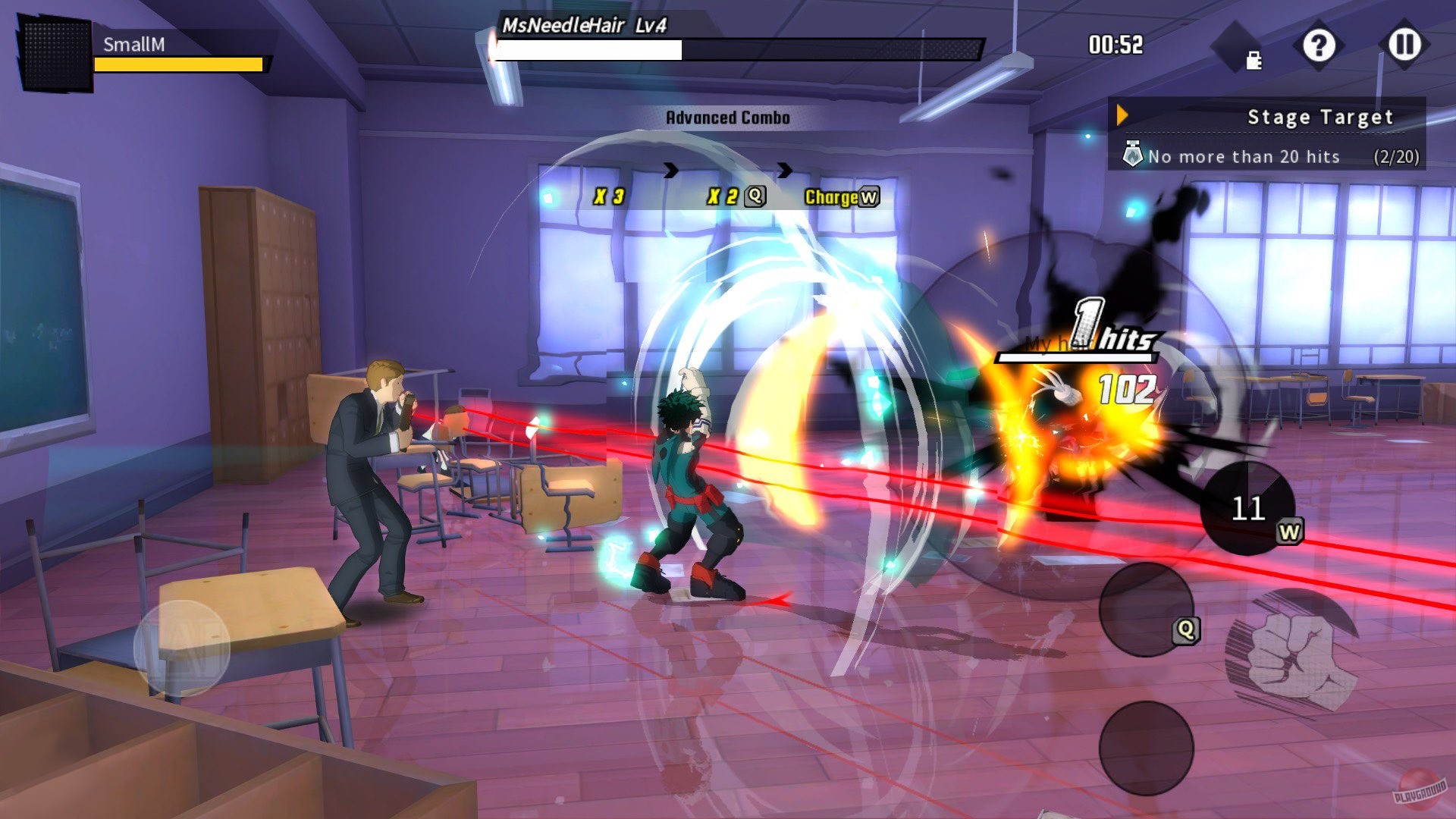Tap the auto-battle lock icon
This screenshot has height=819, width=1456.
coord(1250,58)
